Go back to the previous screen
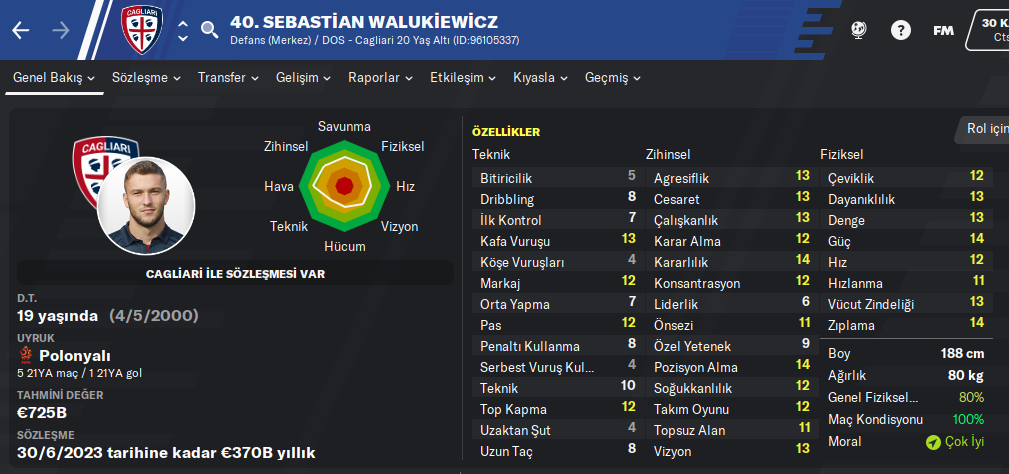 pyautogui.click(x=21, y=30)
